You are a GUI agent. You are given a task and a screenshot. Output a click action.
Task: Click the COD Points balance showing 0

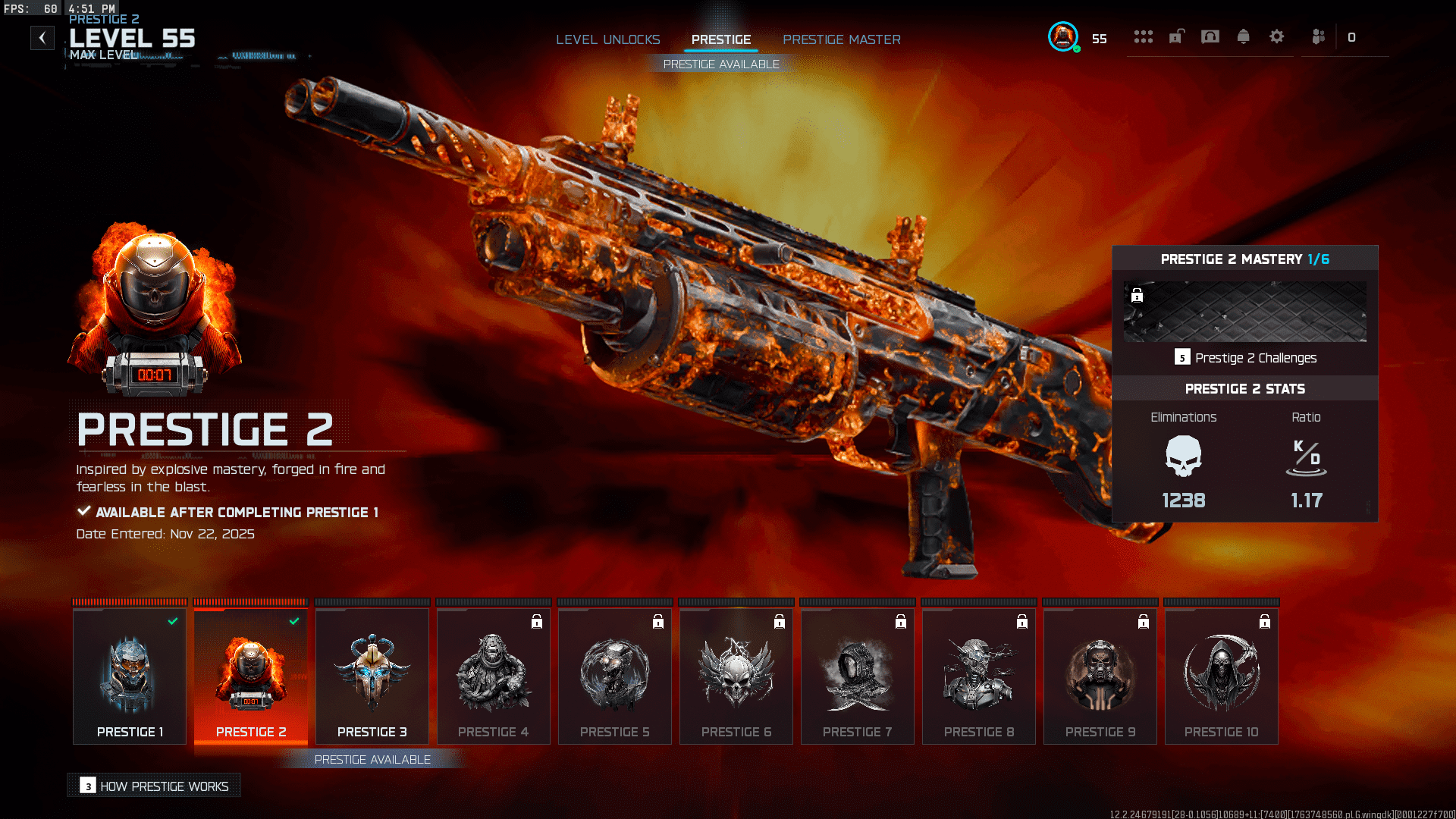click(x=1352, y=36)
